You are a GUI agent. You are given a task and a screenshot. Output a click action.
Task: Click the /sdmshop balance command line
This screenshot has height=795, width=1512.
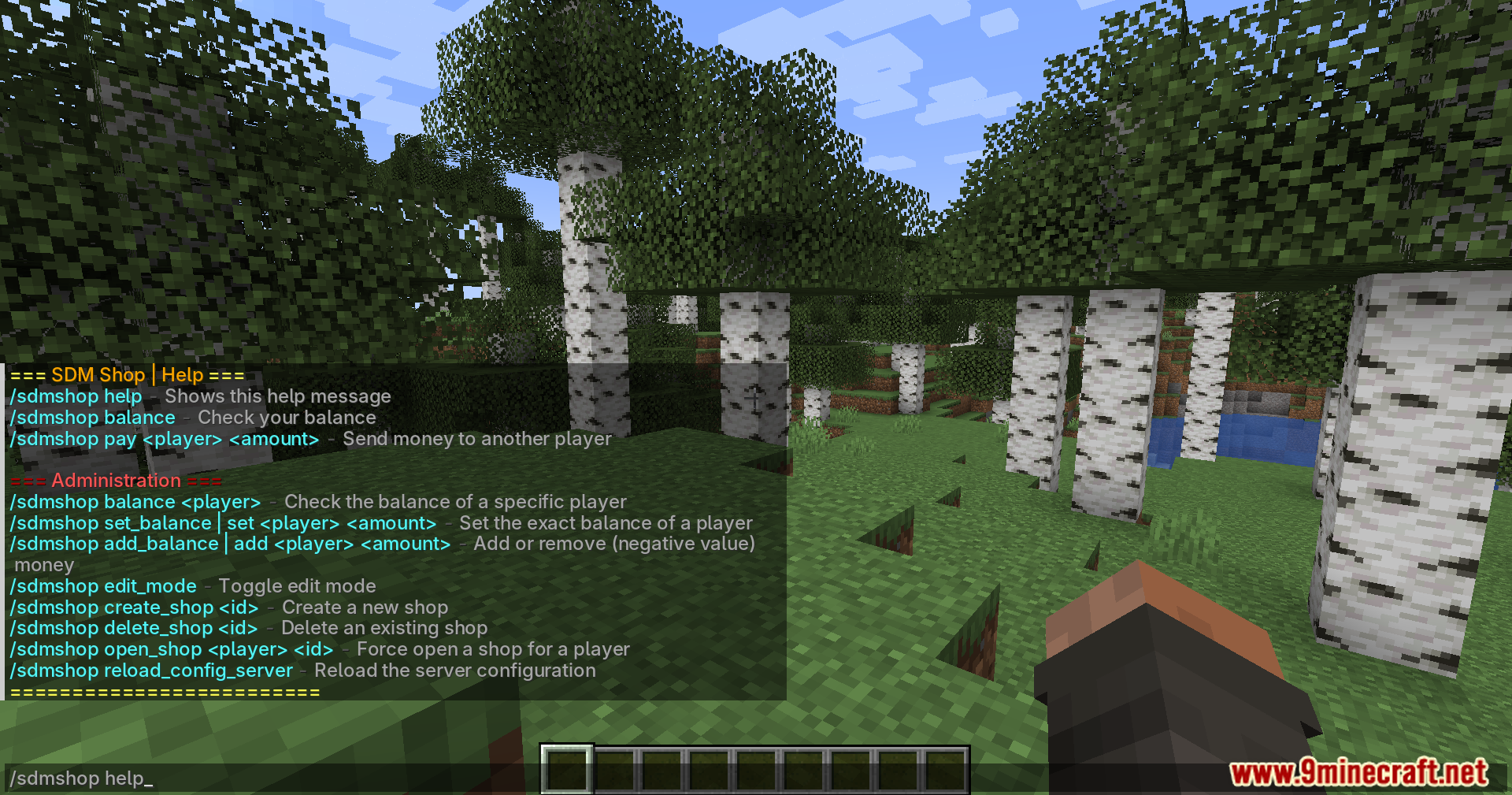tap(91, 418)
